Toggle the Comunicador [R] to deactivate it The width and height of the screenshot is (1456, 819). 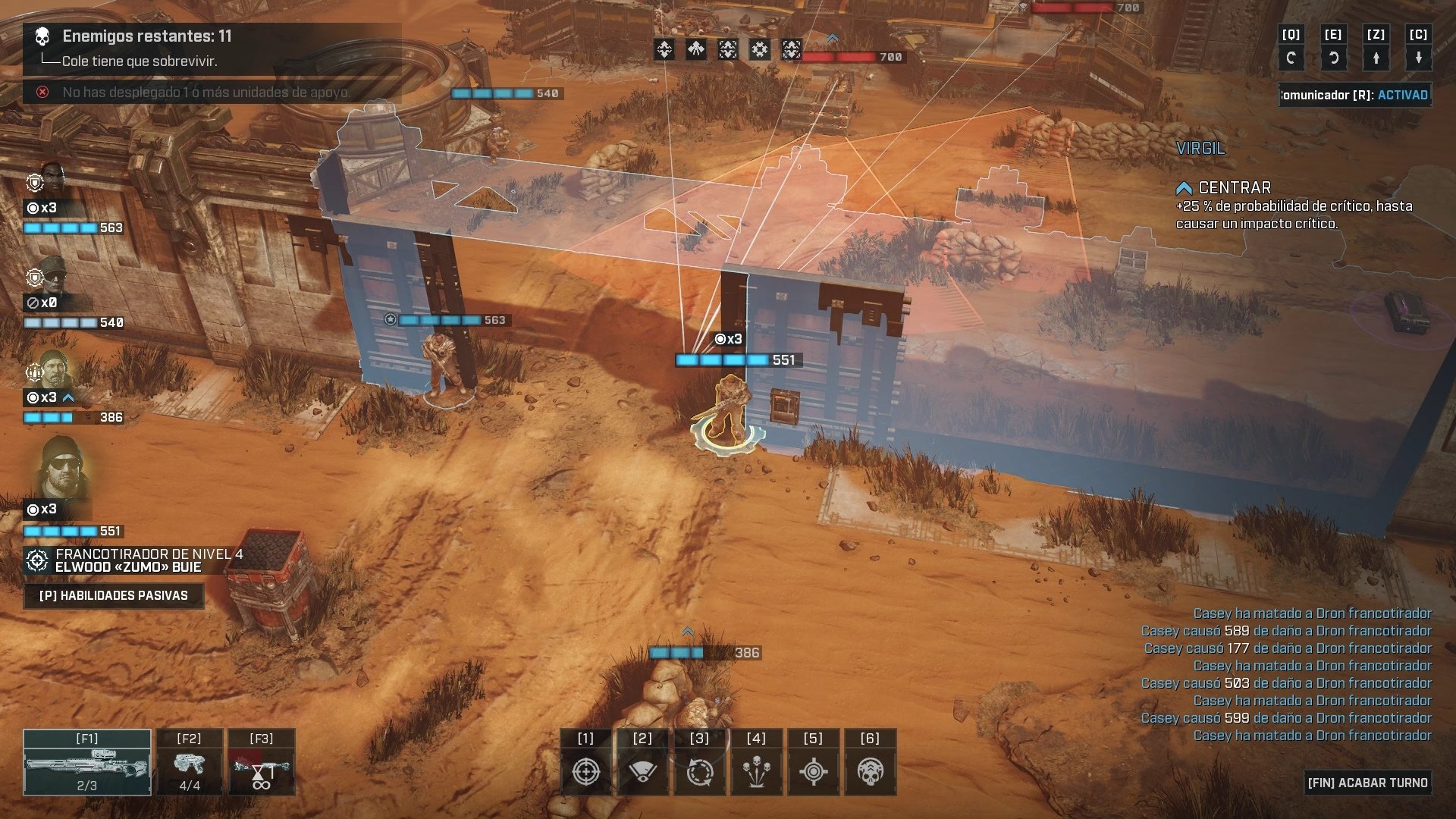1354,95
